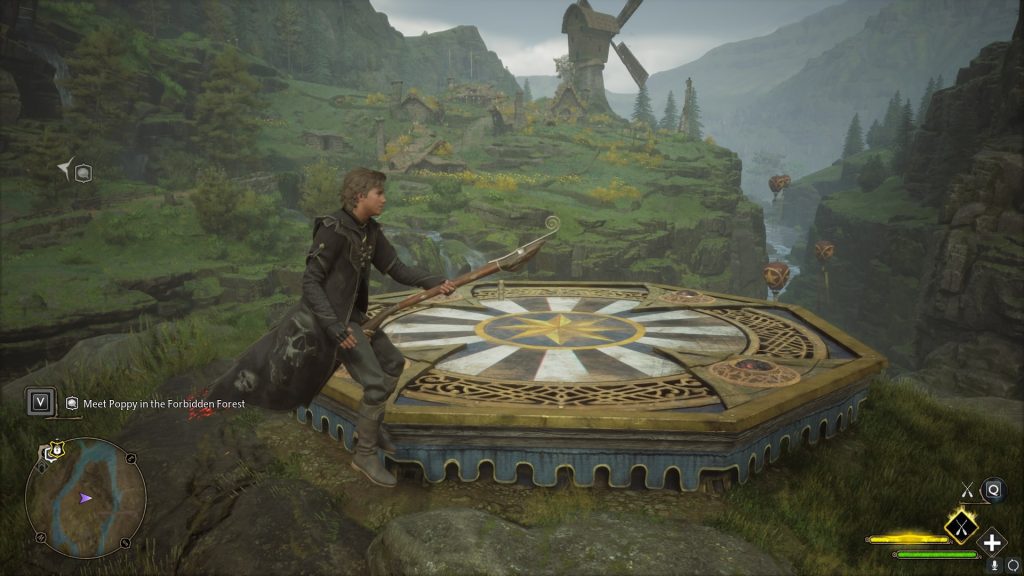Image resolution: width=1024 pixels, height=576 pixels.
Task: Use the white plus healing potion icon
Action: pyautogui.click(x=992, y=543)
